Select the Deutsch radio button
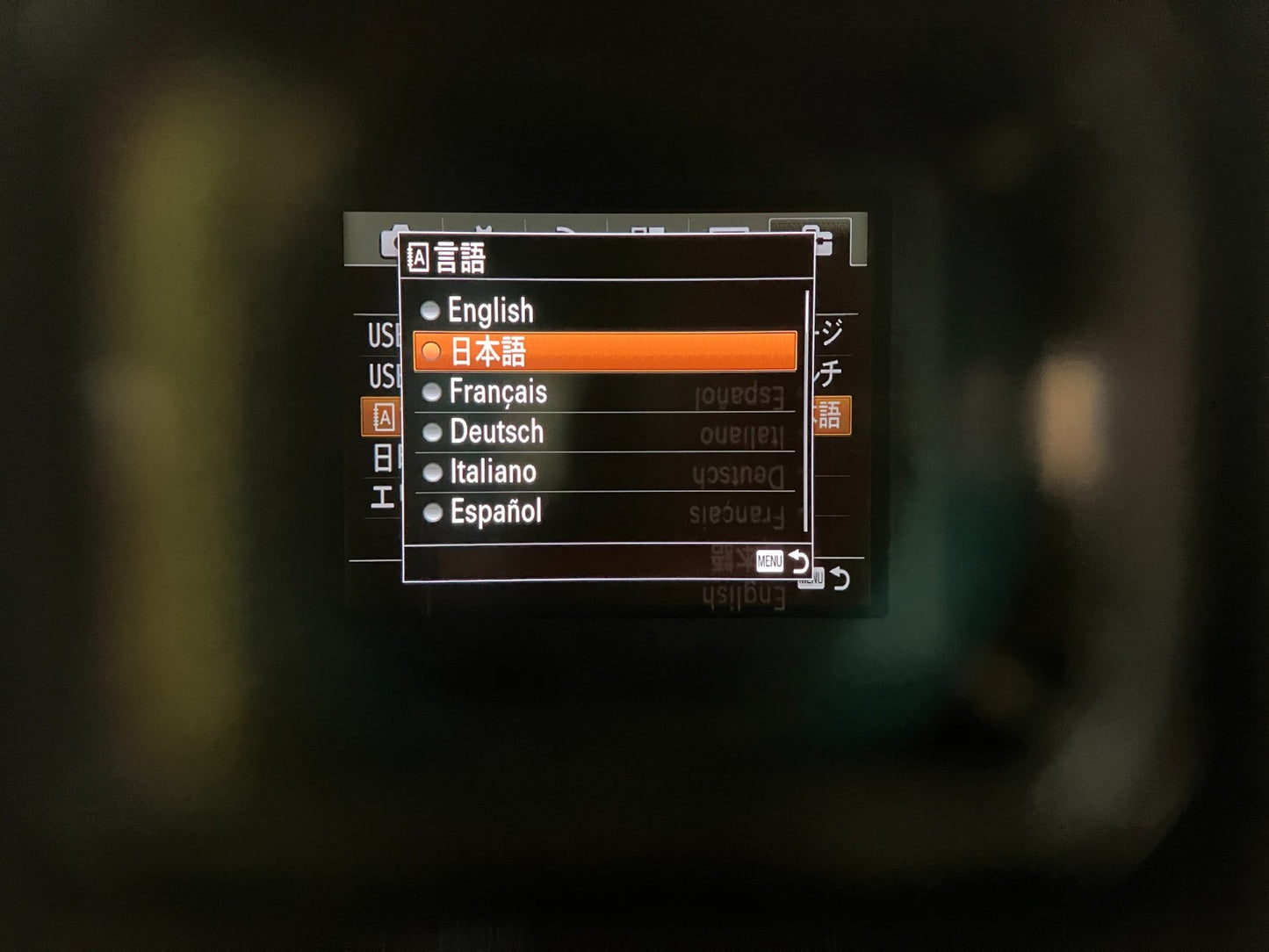This screenshot has height=952, width=1269. pos(430,432)
